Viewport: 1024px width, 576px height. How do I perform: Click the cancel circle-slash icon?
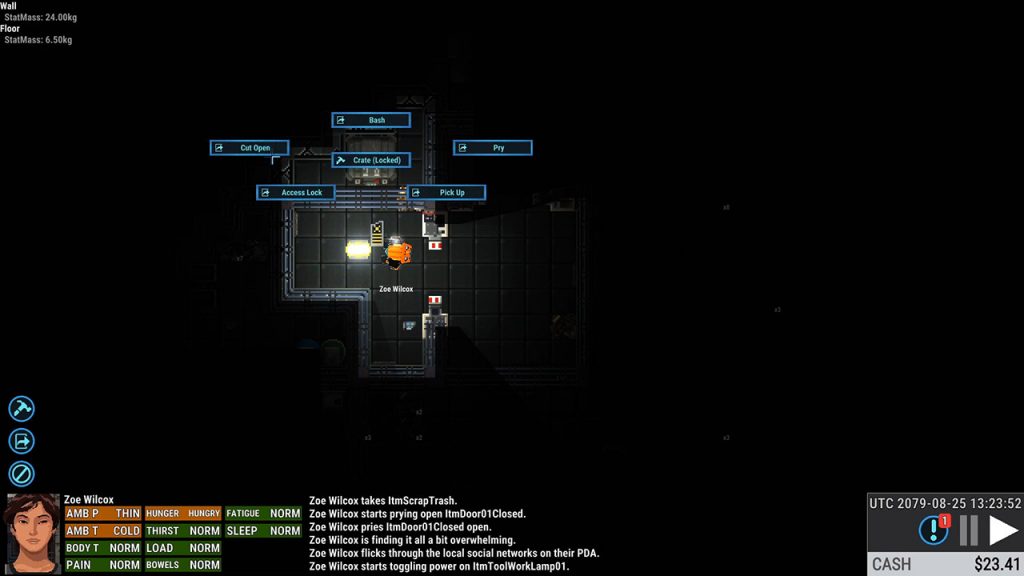[x=21, y=473]
